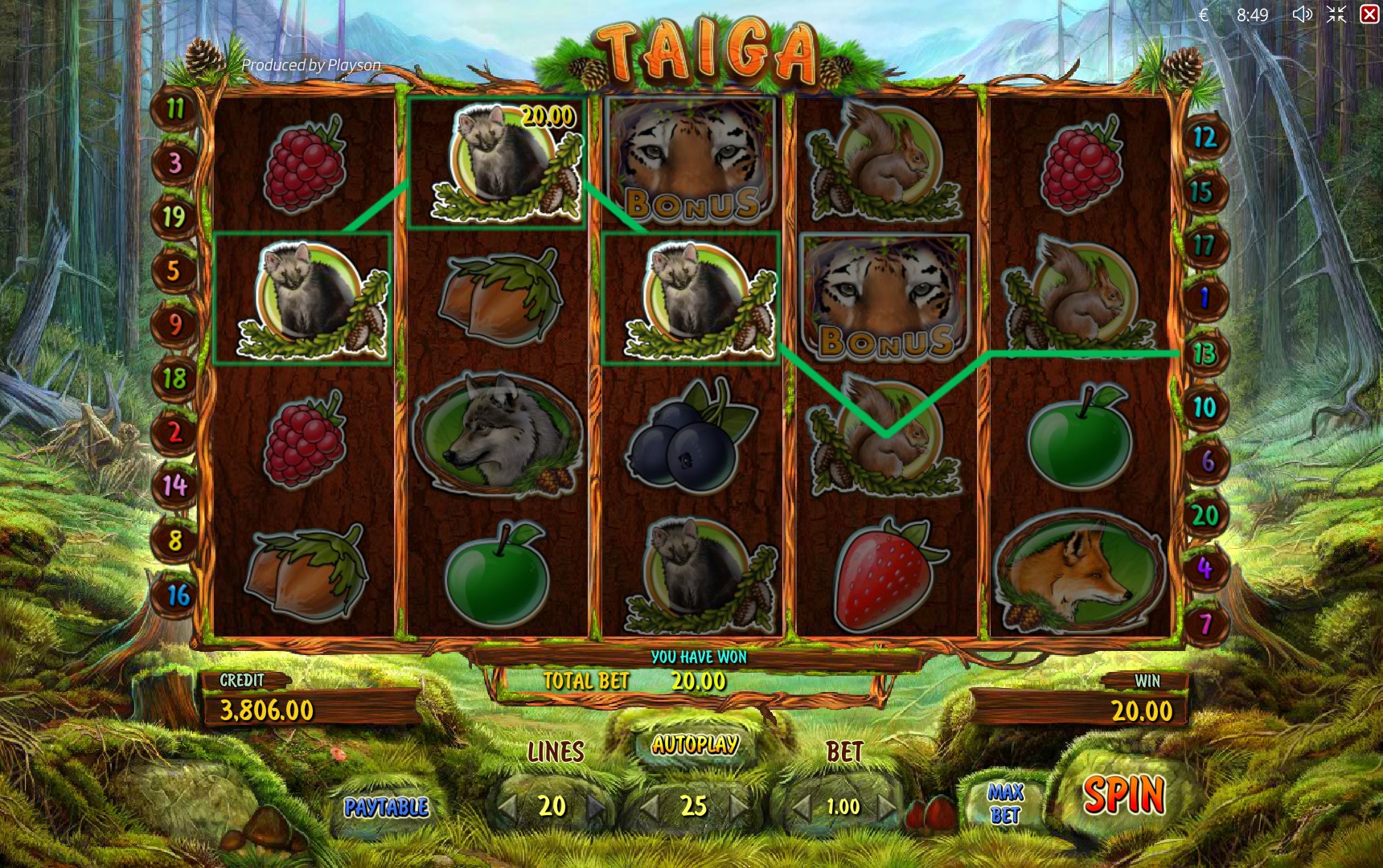1383x868 pixels.
Task: Click the euro currency icon
Action: pos(1204,14)
